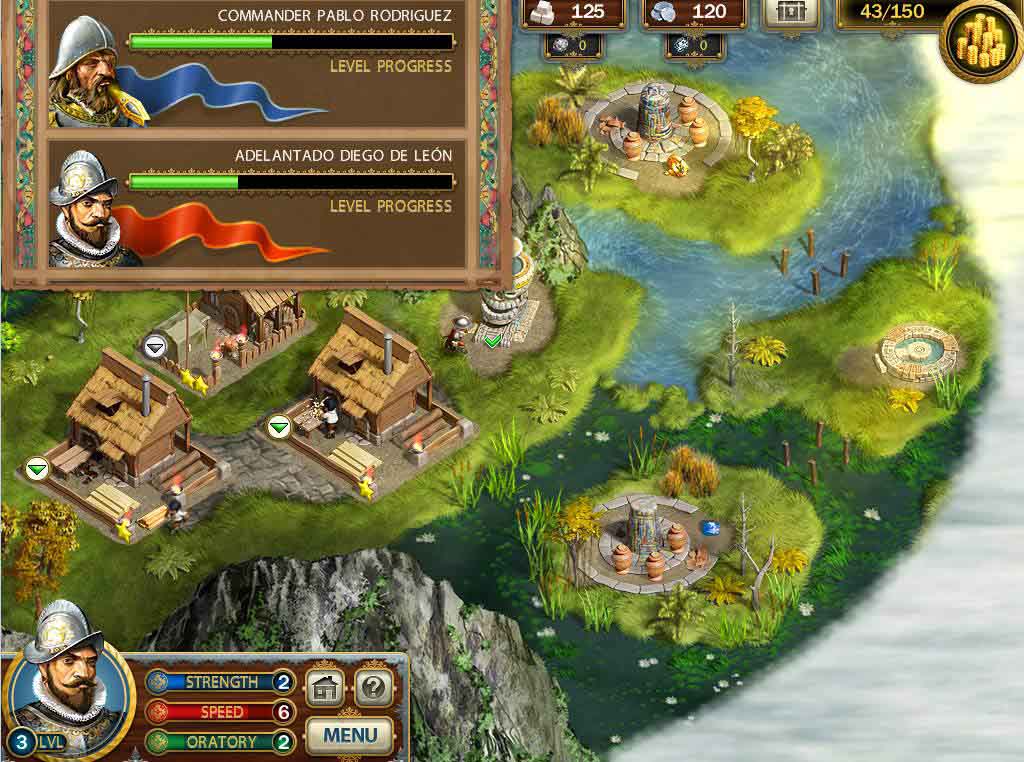Open the game MENU
The height and width of the screenshot is (762, 1024).
tap(349, 736)
